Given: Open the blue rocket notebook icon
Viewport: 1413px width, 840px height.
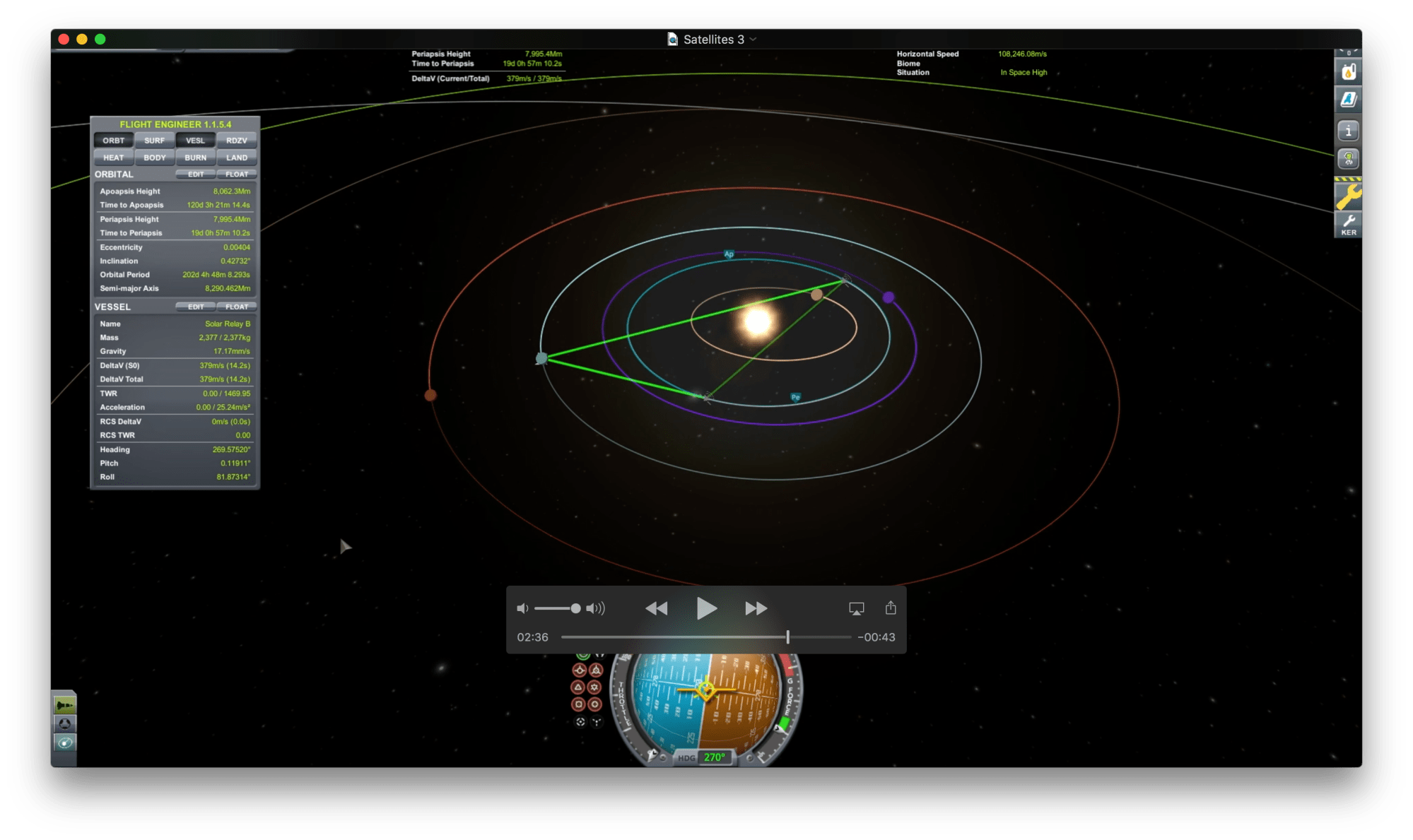Looking at the screenshot, I should pyautogui.click(x=1348, y=100).
